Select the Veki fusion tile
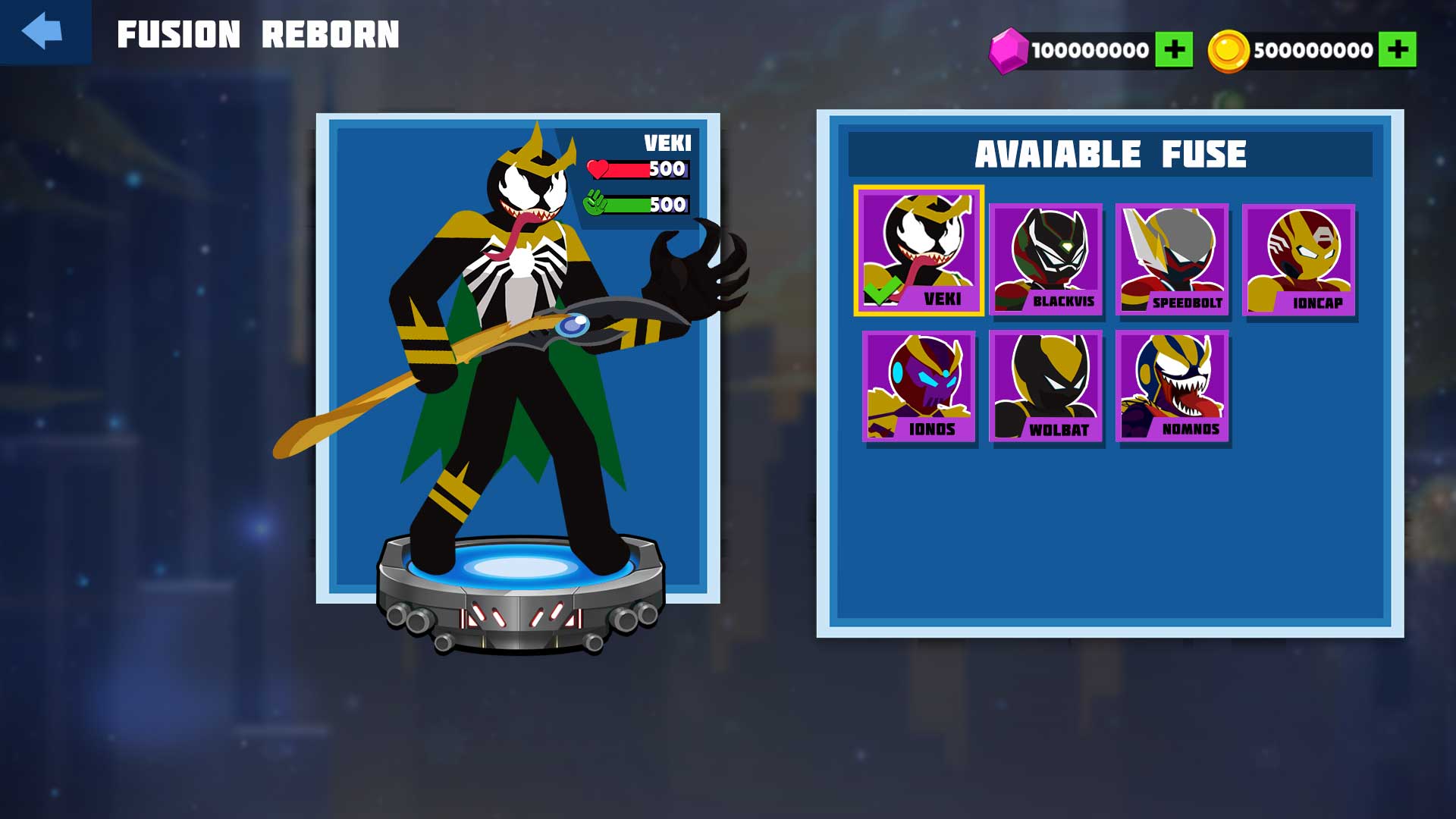The image size is (1456, 819). (918, 251)
